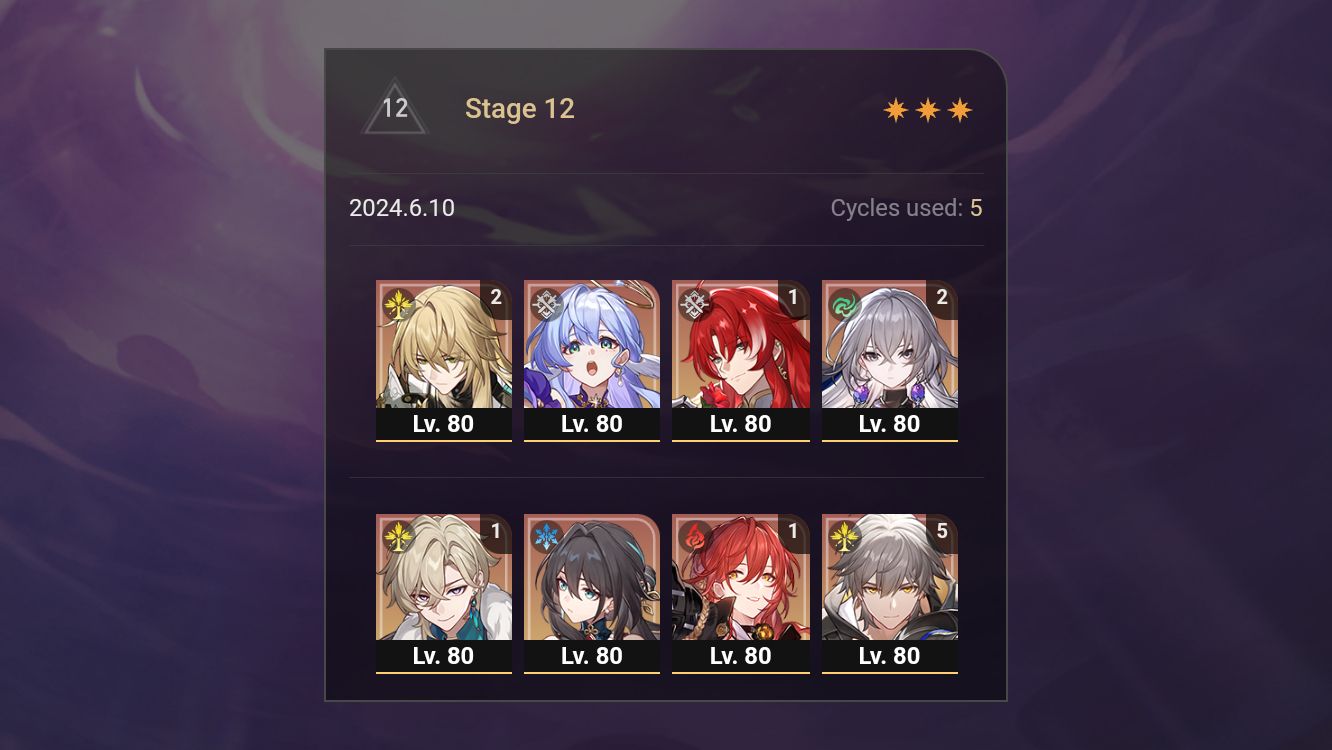Select the Cycles used: 5 label
Screen dimensions: 1332x750
coord(906,208)
